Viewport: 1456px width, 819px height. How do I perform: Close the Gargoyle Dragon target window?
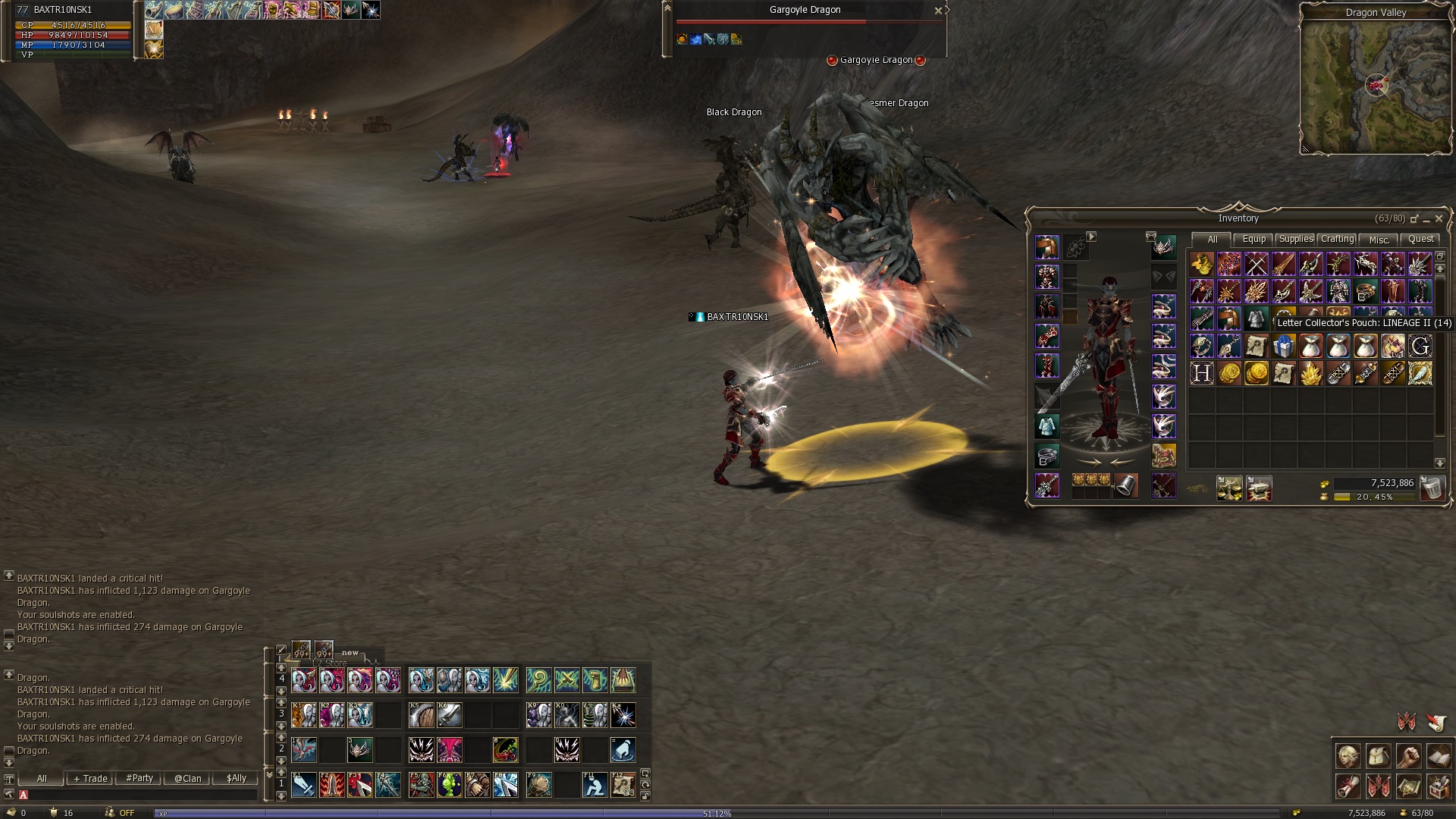tap(938, 11)
